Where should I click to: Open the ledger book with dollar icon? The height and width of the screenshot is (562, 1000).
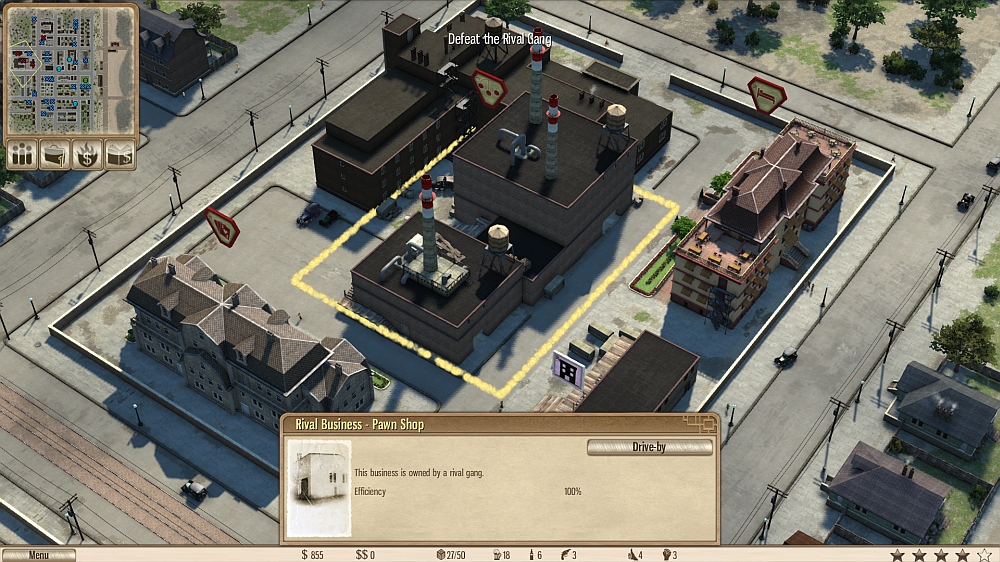(x=120, y=154)
